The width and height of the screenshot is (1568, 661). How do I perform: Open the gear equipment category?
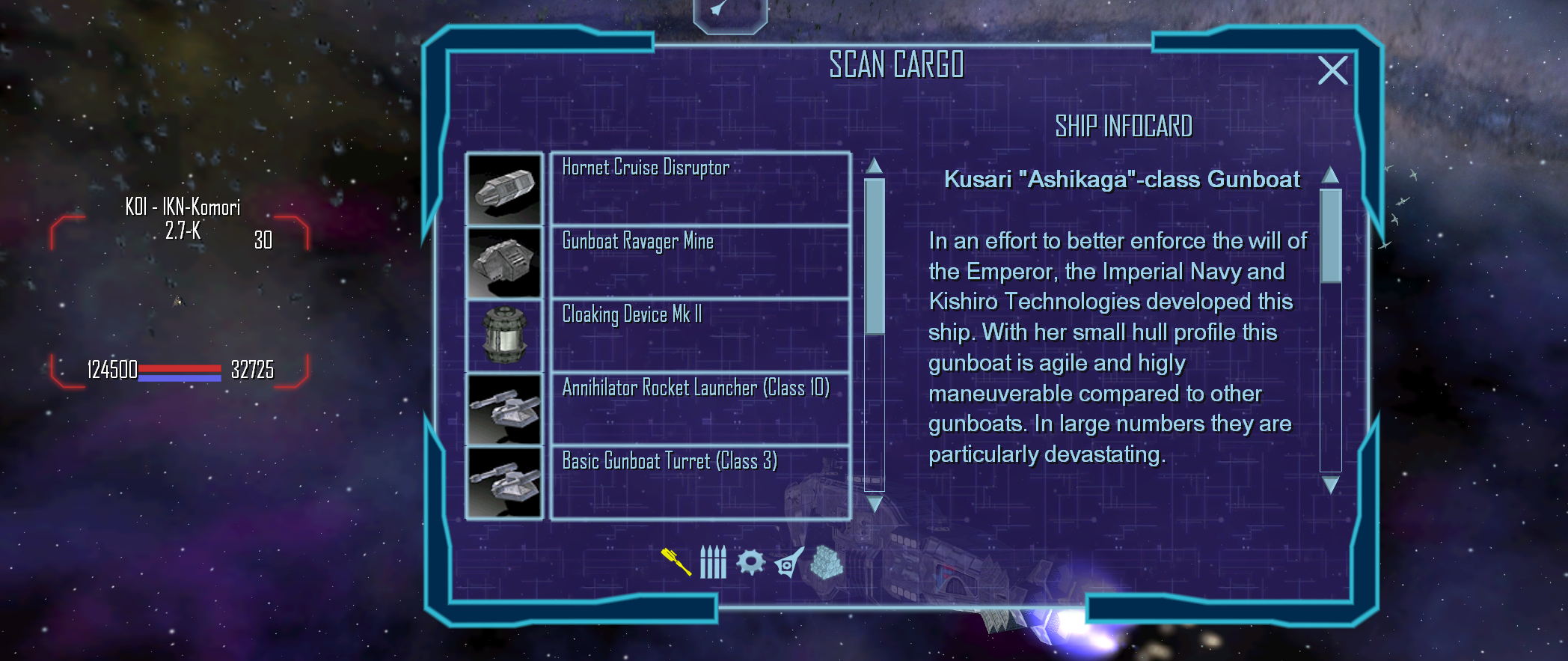tap(750, 561)
